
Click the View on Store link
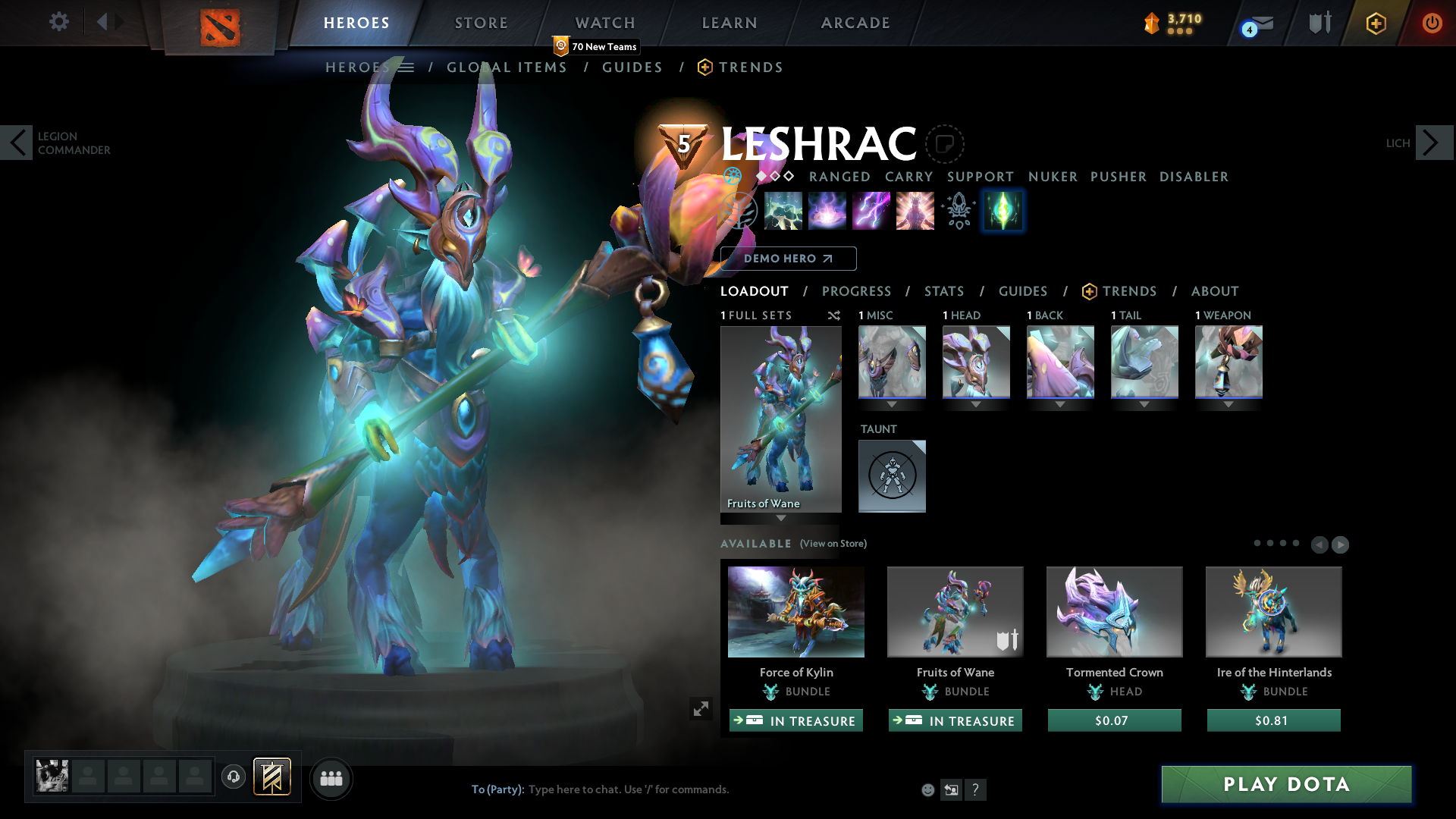tap(833, 544)
